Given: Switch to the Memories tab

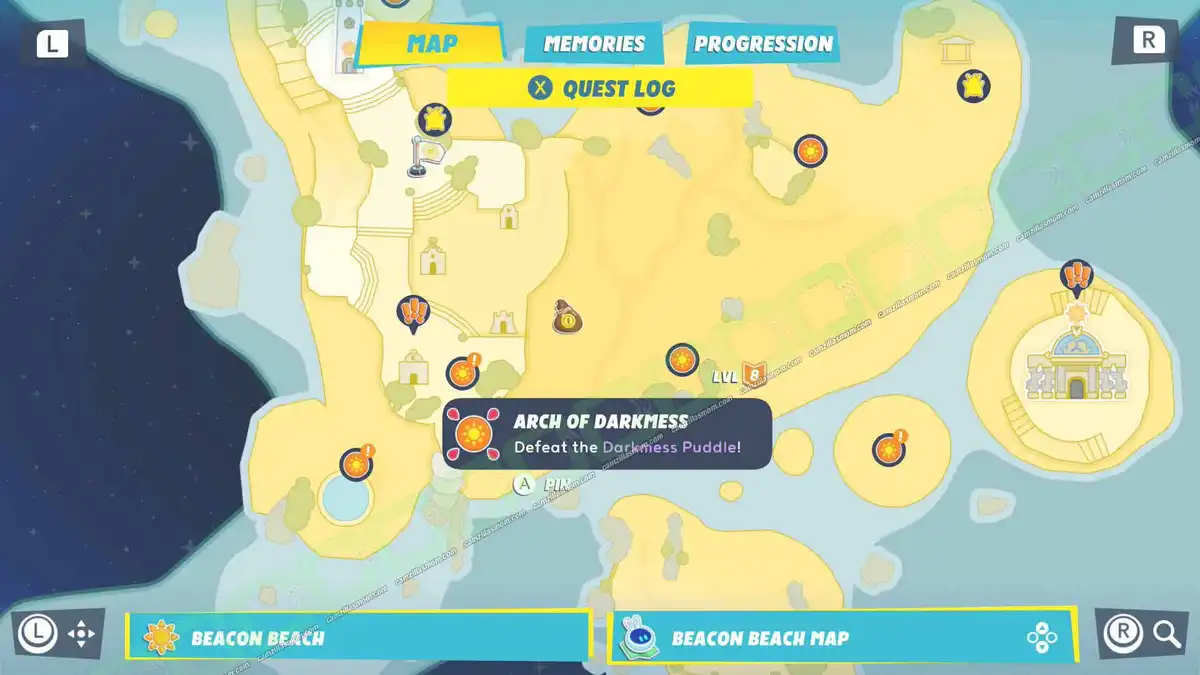Looking at the screenshot, I should pyautogui.click(x=594, y=44).
